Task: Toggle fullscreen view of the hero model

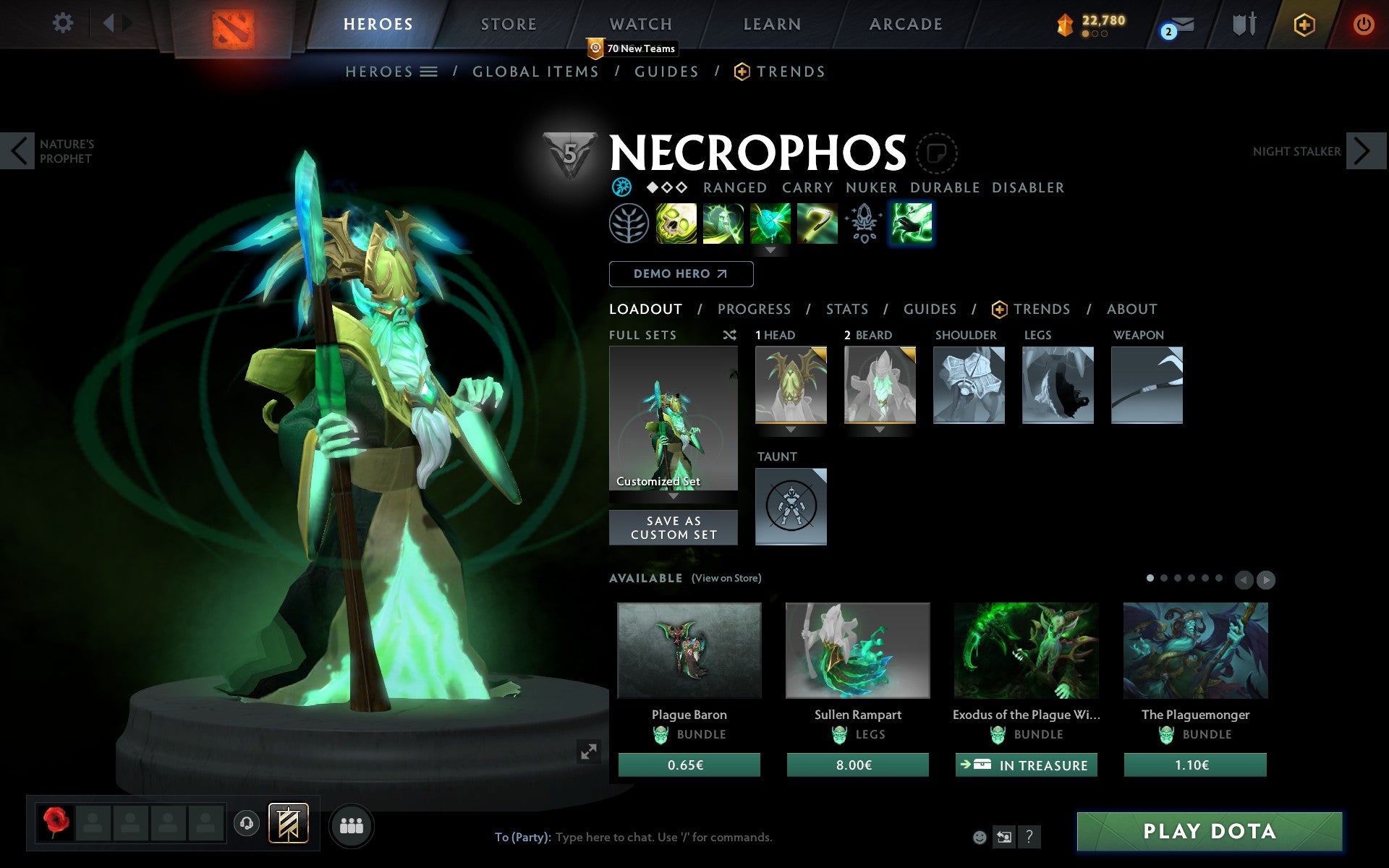Action: 587,752
